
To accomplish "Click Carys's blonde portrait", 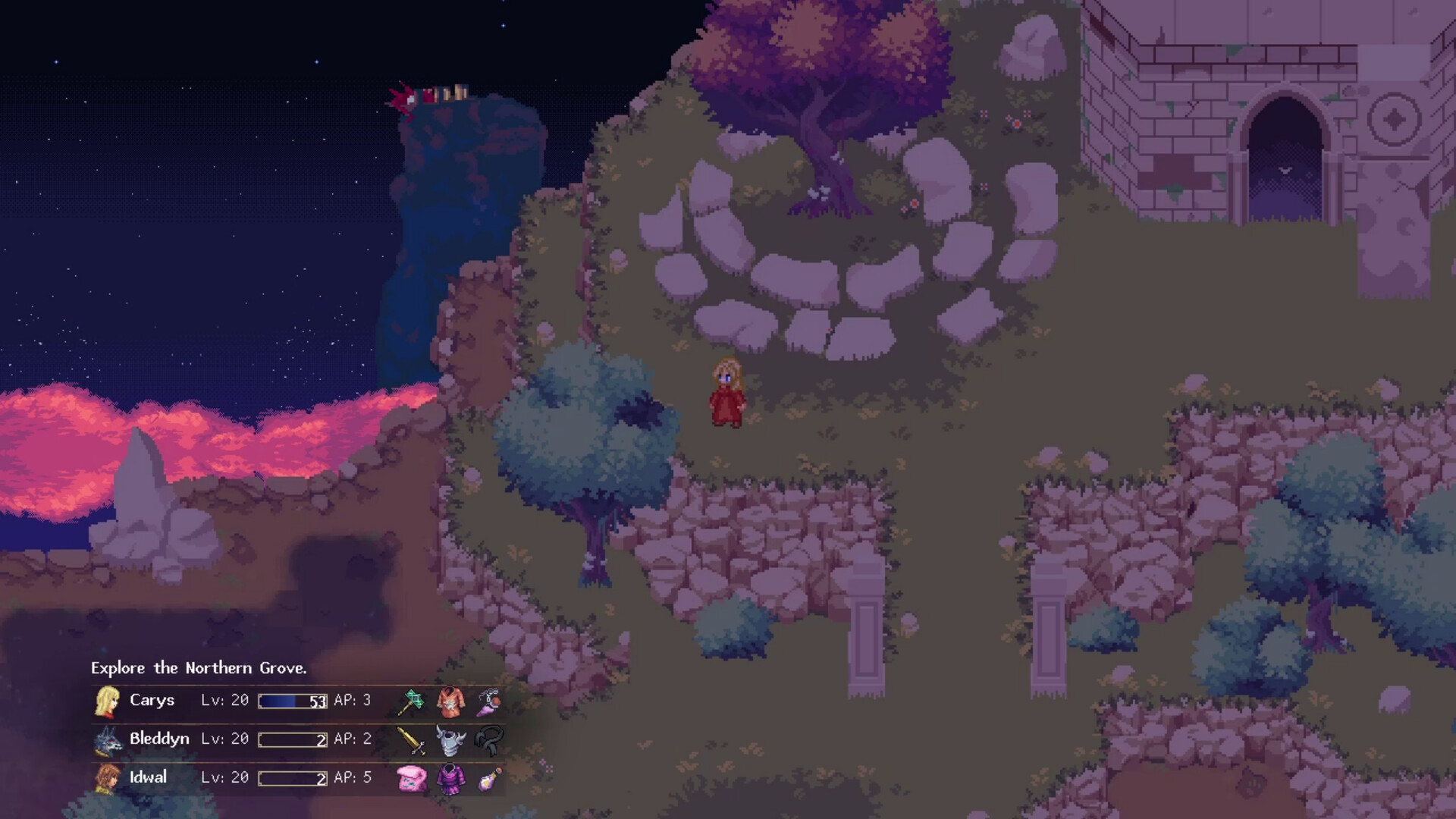I will [x=107, y=701].
